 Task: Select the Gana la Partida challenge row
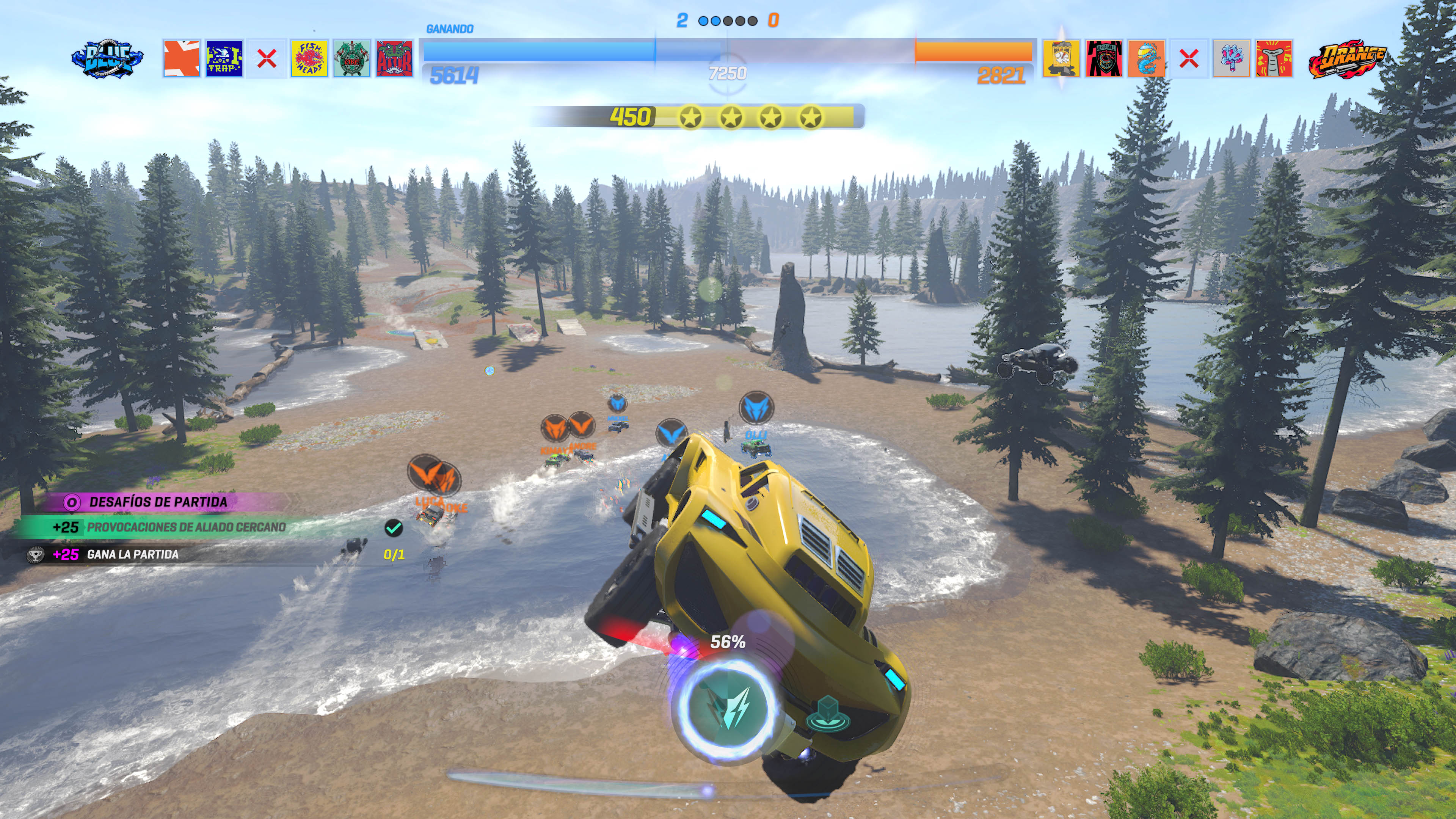tap(133, 554)
